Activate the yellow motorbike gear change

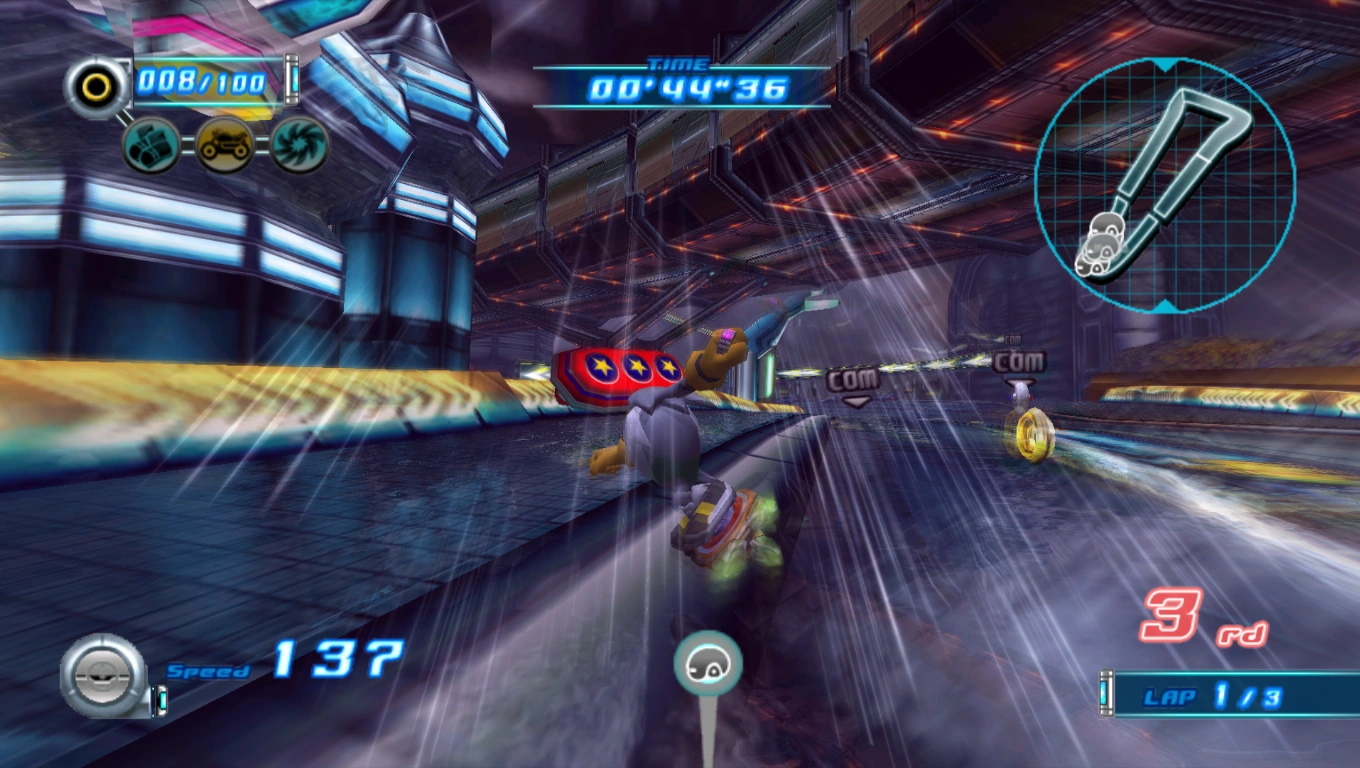224,144
